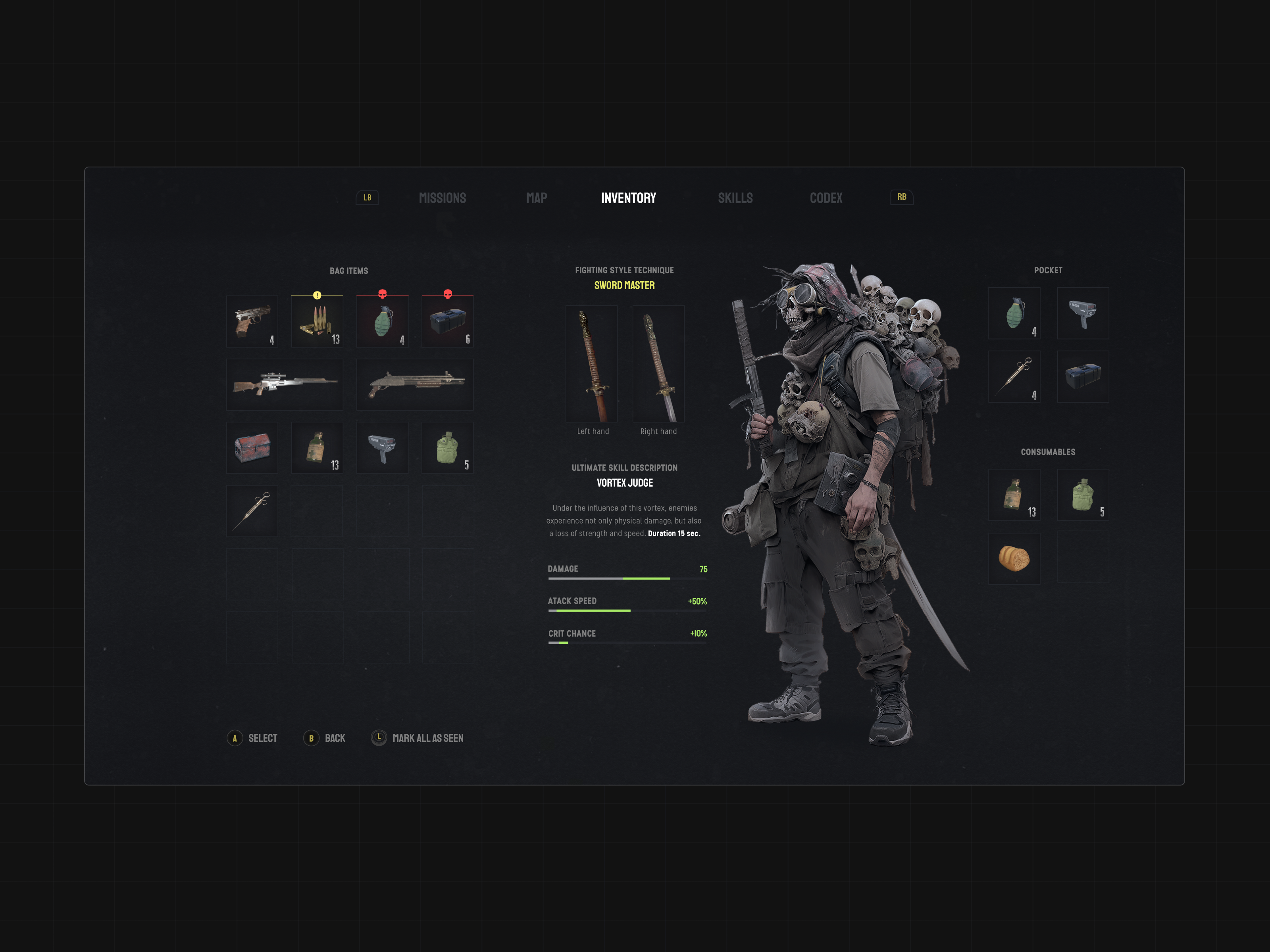This screenshot has height=952, width=1270.
Task: Click the grenade in the Pocket section
Action: [1014, 313]
